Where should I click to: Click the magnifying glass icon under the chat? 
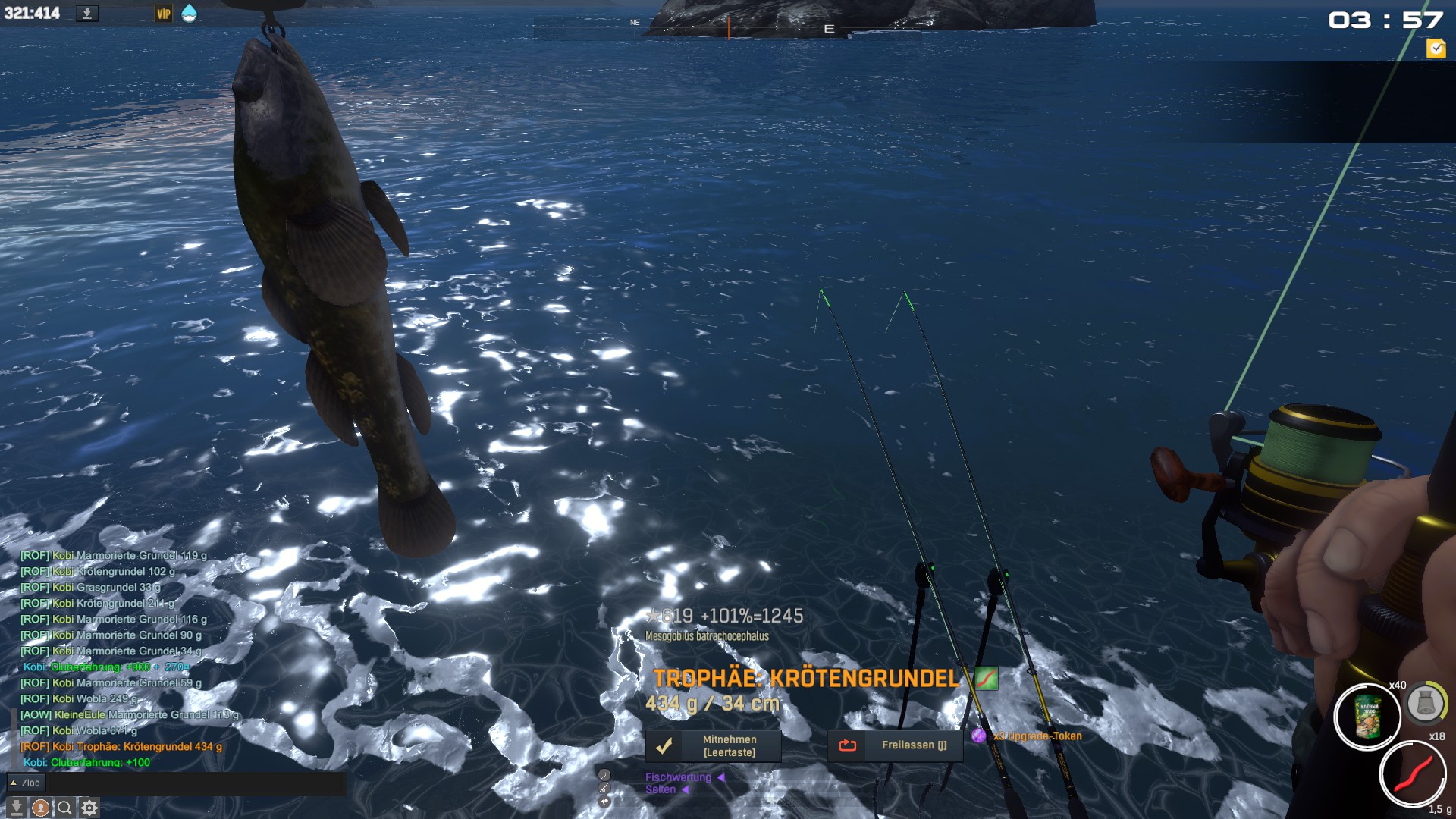point(65,808)
